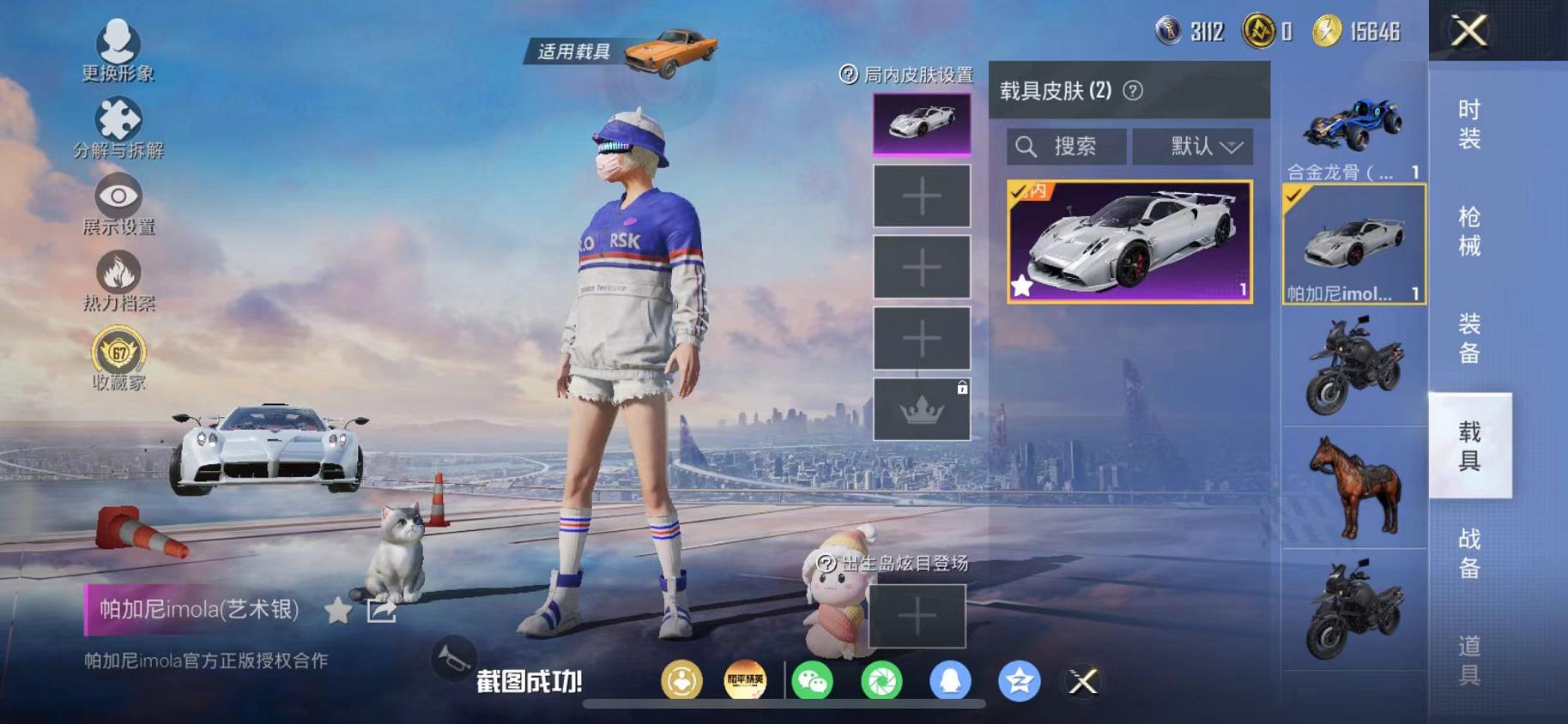Open the 收藏家 collector level badge
The height and width of the screenshot is (724, 1568).
[x=118, y=352]
